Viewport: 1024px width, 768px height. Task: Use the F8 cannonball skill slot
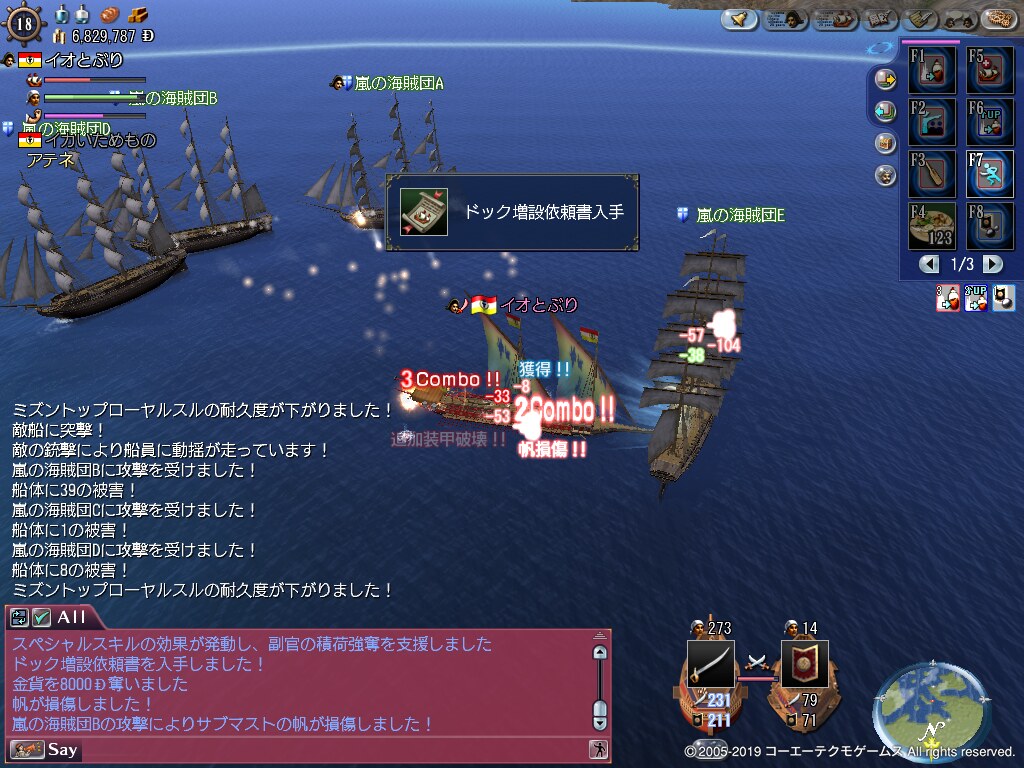[x=988, y=226]
